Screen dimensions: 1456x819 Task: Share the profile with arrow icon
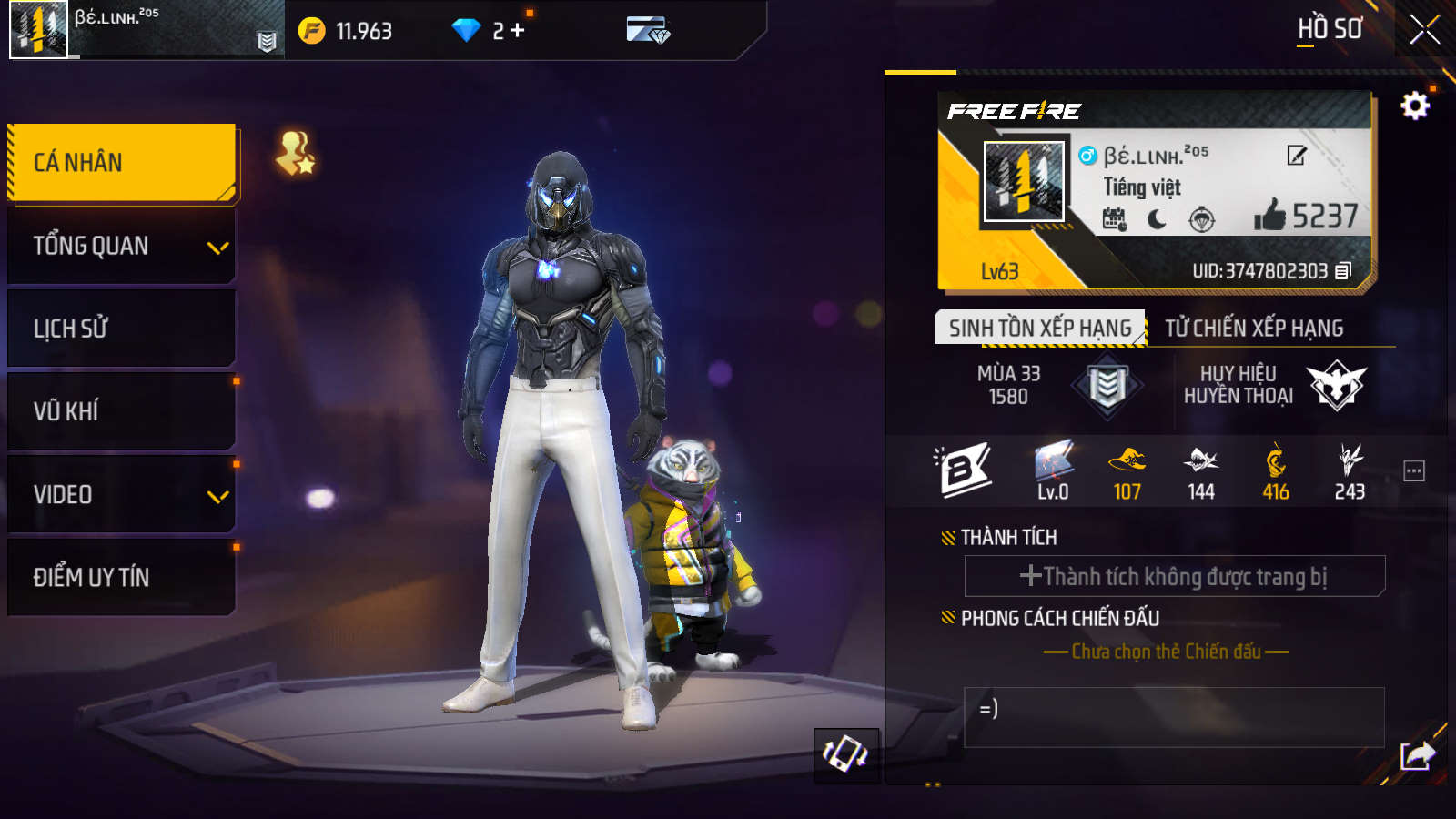pyautogui.click(x=1417, y=755)
